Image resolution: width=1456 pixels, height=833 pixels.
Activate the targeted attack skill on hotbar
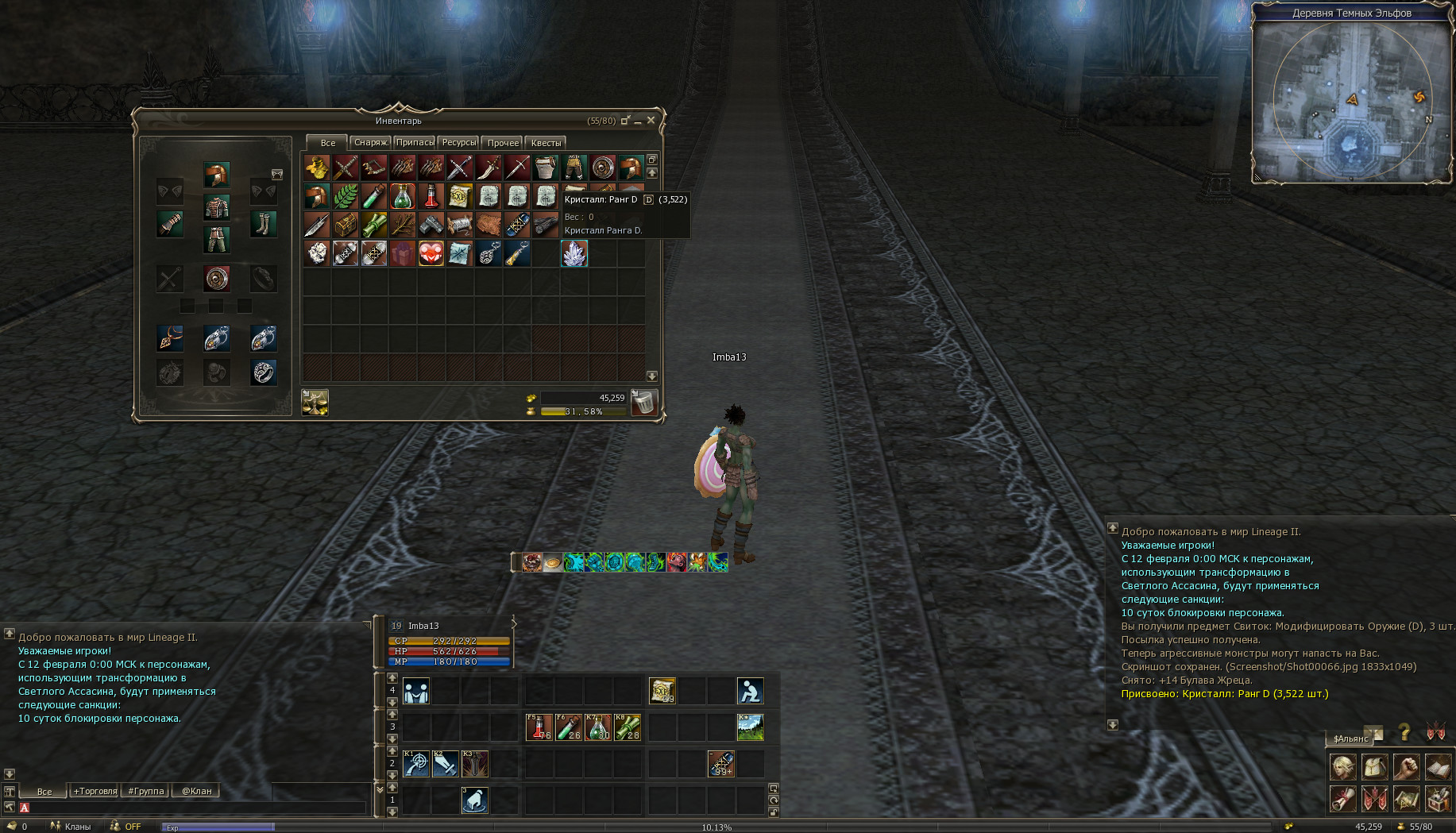(x=416, y=763)
